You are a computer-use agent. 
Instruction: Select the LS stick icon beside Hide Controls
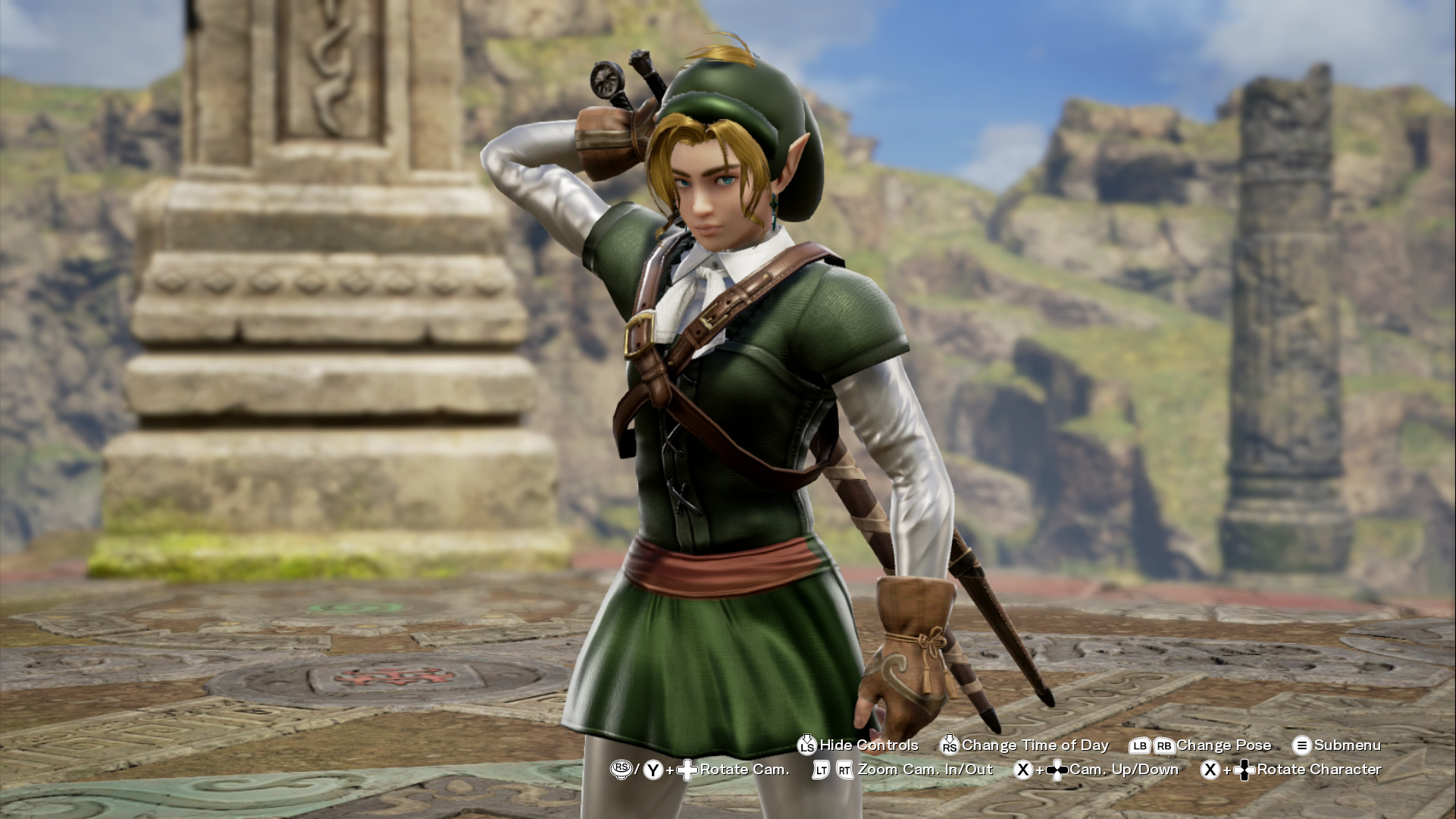click(x=807, y=745)
